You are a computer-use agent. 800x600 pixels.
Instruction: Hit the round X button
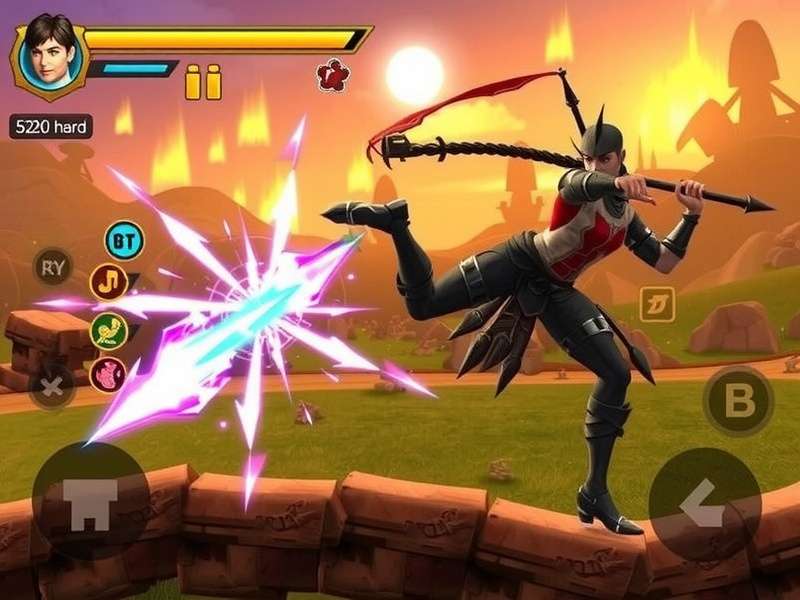(x=52, y=383)
